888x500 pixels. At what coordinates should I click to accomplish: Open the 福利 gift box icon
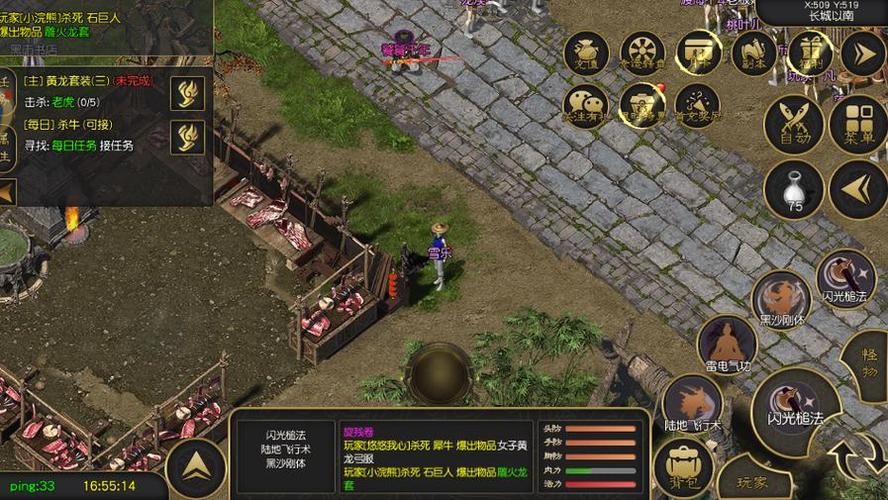tap(810, 54)
